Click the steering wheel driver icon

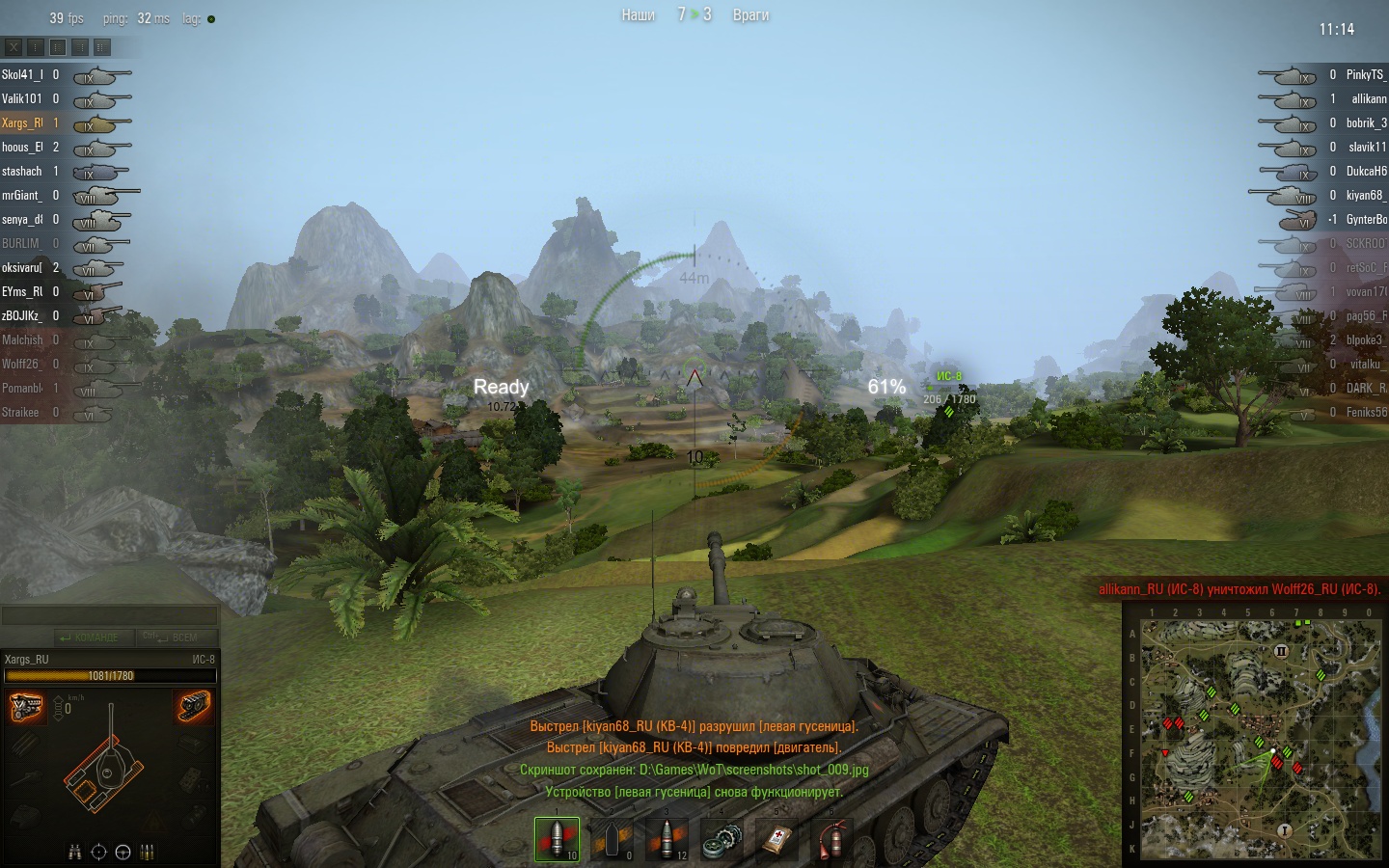(123, 852)
